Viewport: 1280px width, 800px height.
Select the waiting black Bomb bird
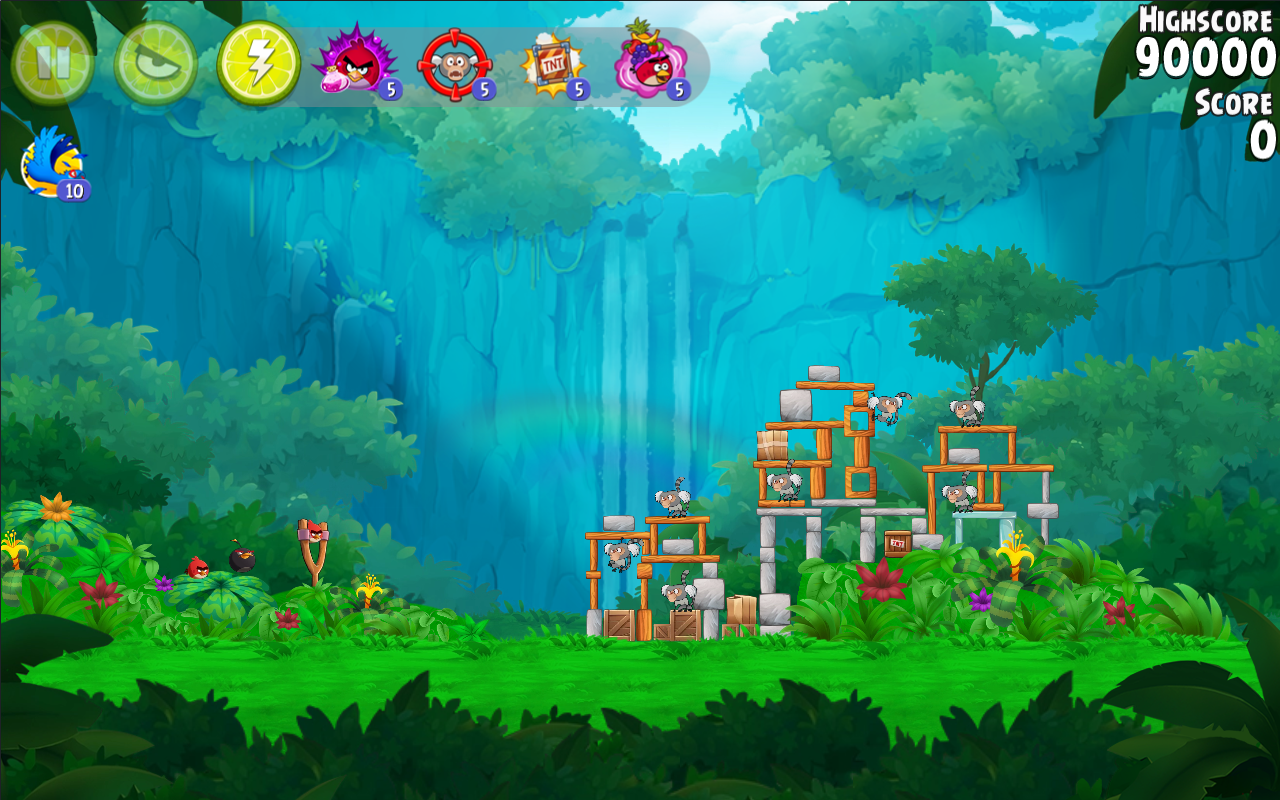(240, 560)
